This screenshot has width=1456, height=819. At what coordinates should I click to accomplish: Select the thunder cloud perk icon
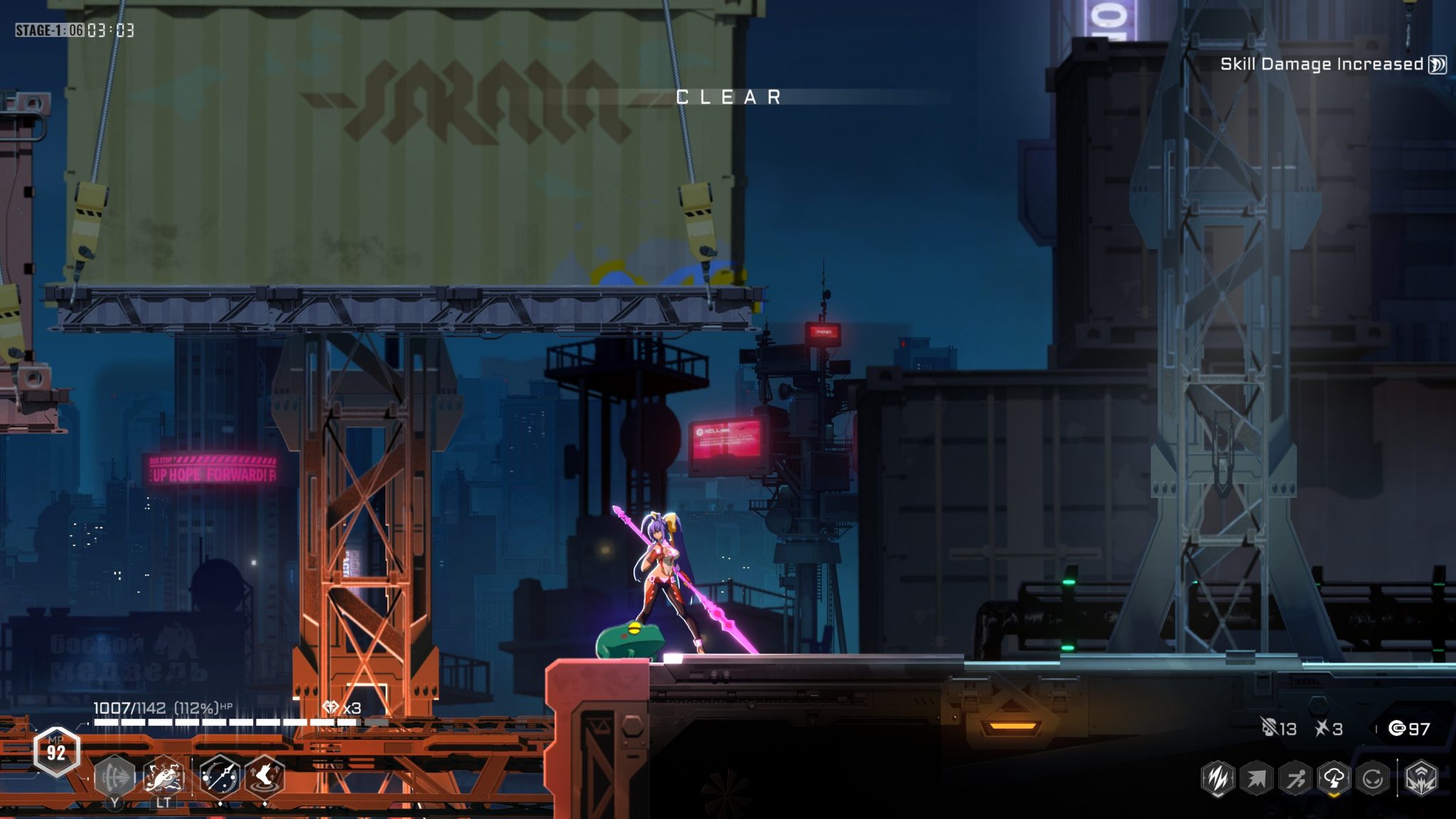click(x=1334, y=778)
